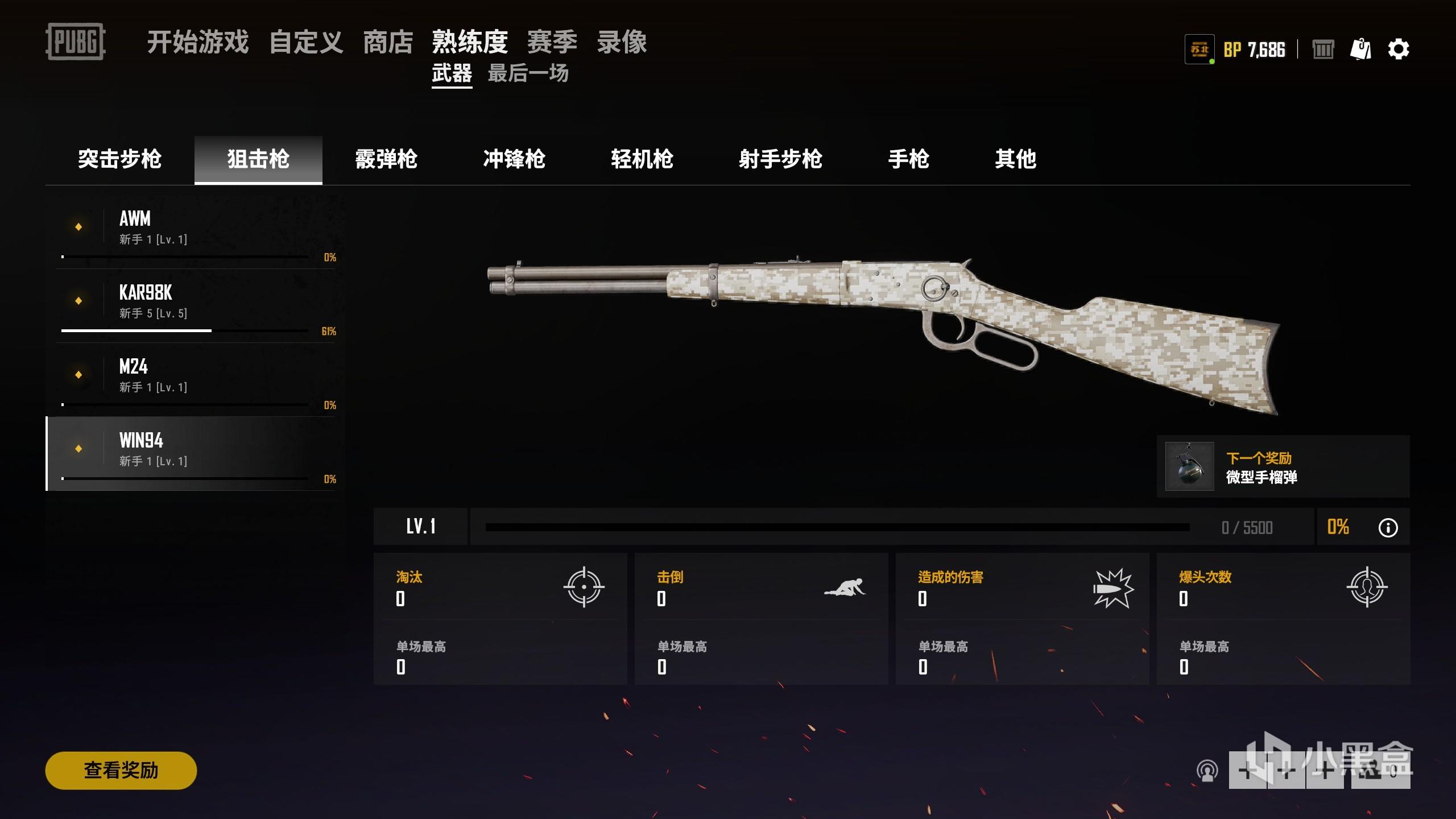Show the 轻机枪 weapon category
Image resolution: width=1456 pixels, height=819 pixels.
[x=642, y=159]
